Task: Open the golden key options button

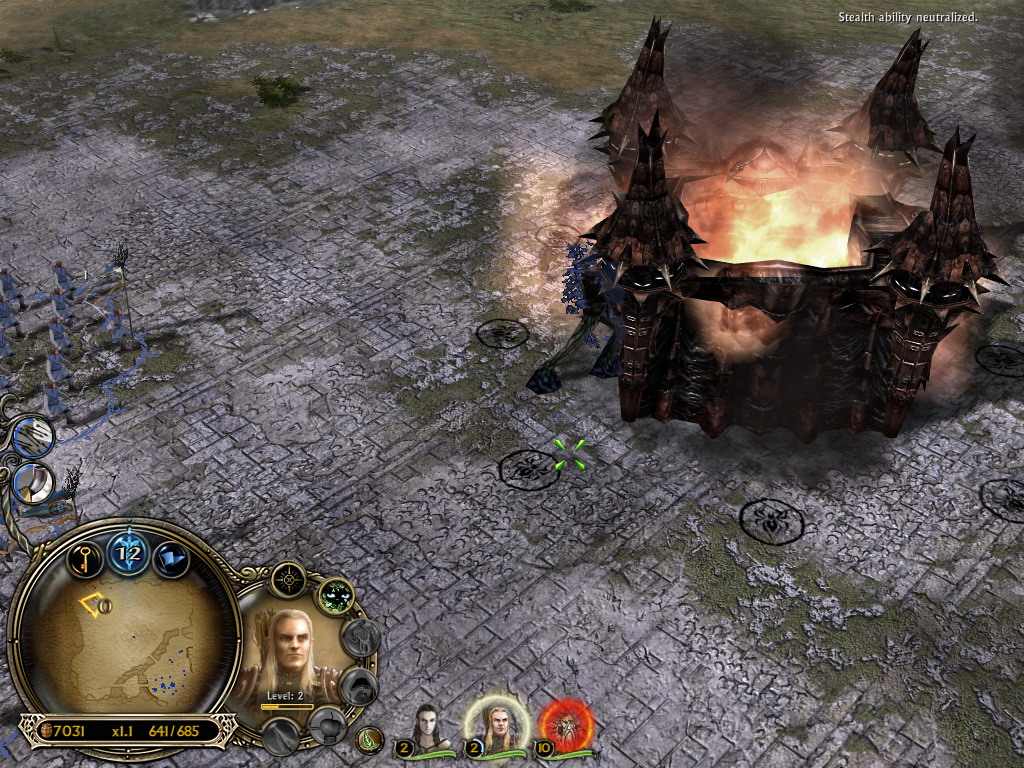Action: (86, 558)
